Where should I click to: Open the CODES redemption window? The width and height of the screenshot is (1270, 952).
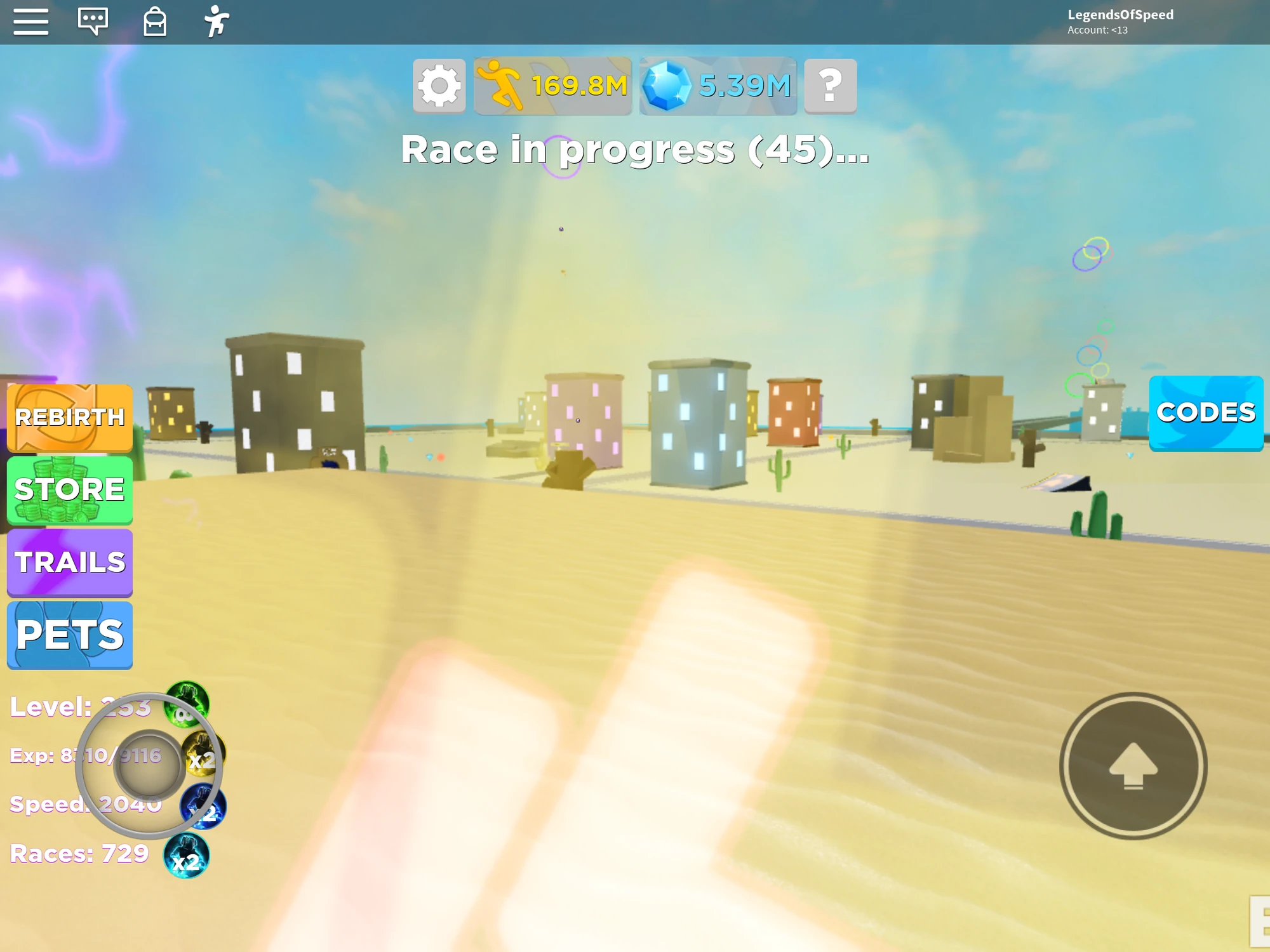tap(1206, 413)
